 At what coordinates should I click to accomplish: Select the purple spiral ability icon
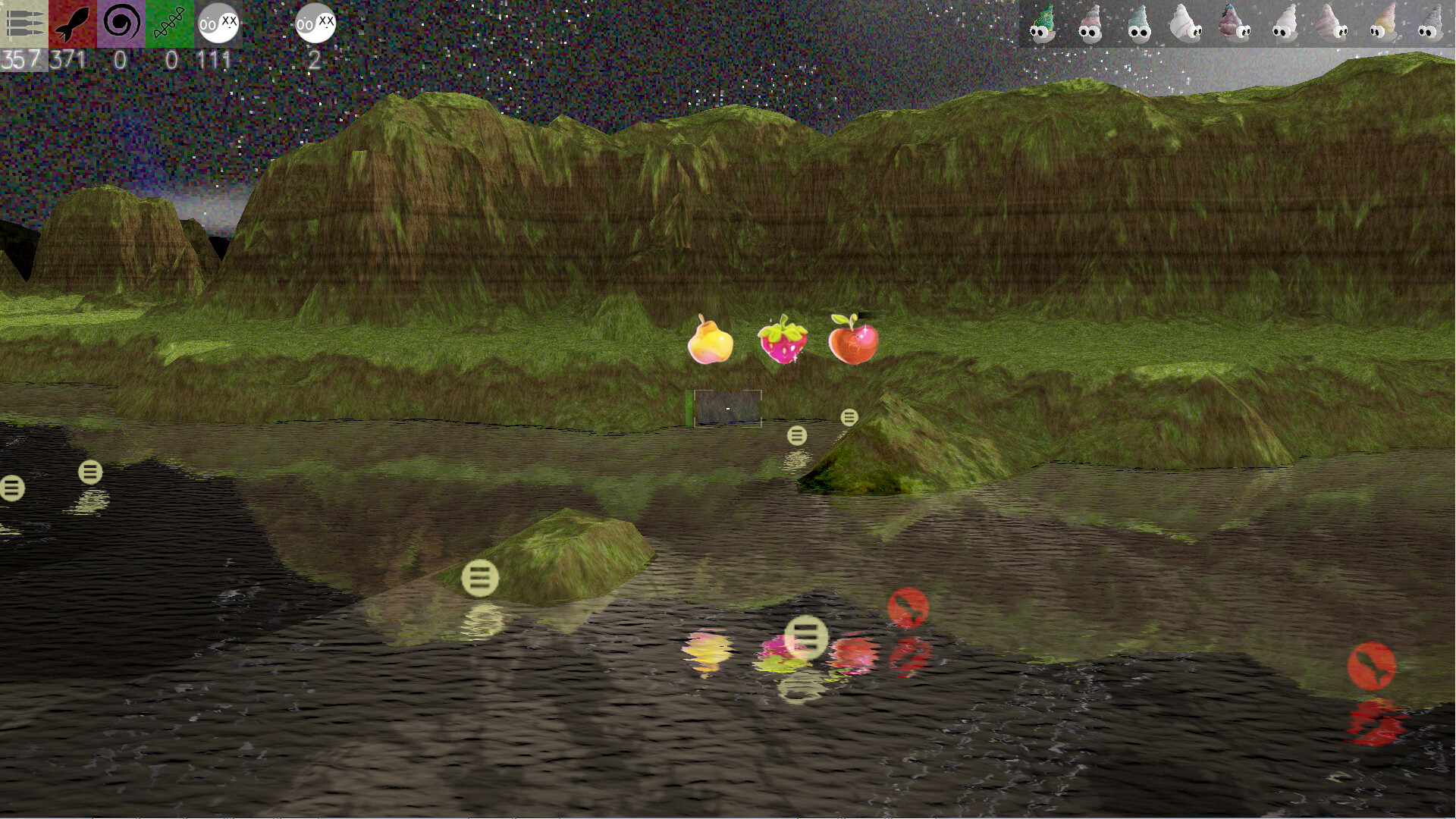pyautogui.click(x=121, y=23)
